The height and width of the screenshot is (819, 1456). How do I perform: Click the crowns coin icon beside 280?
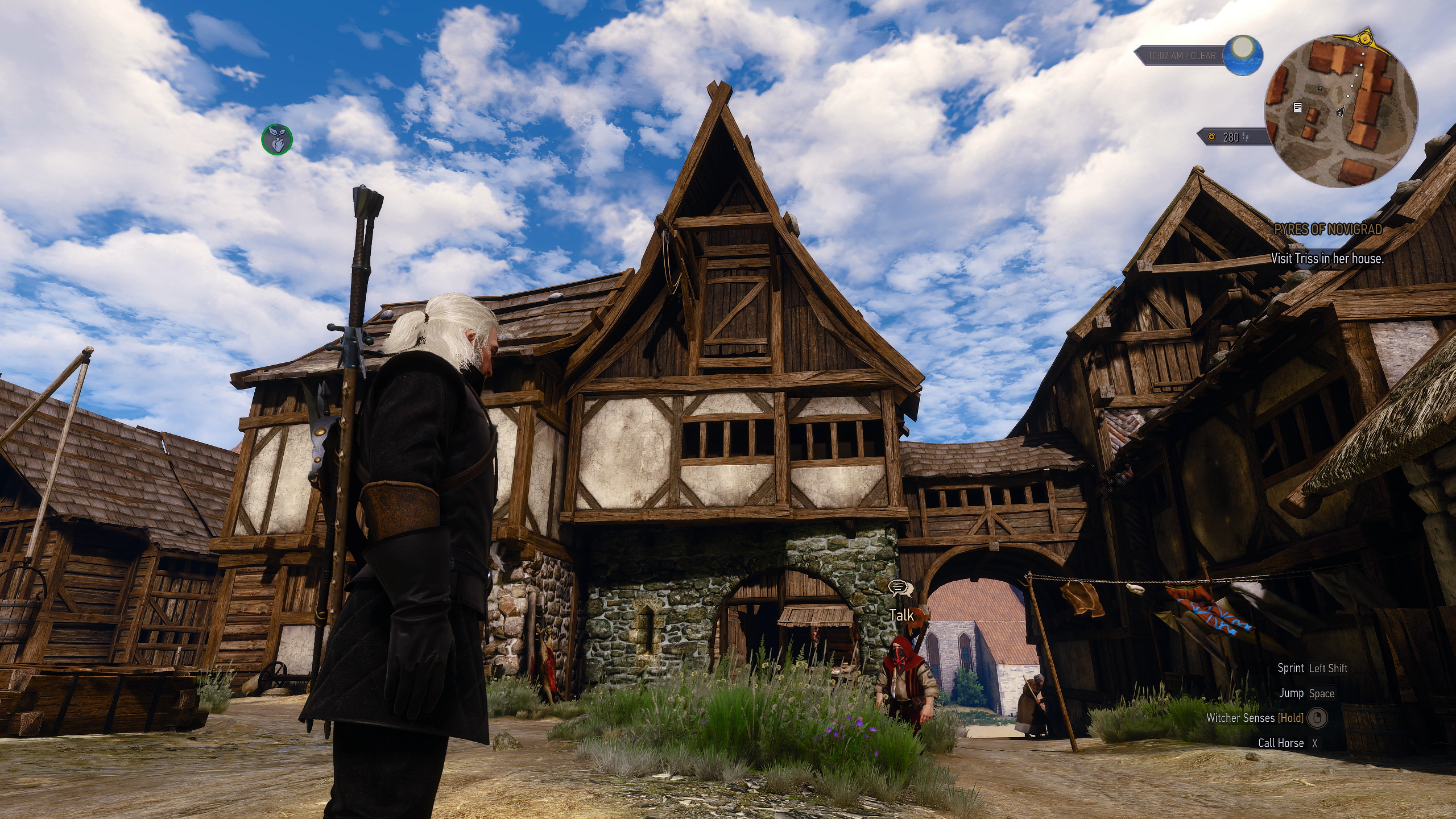tap(1212, 138)
